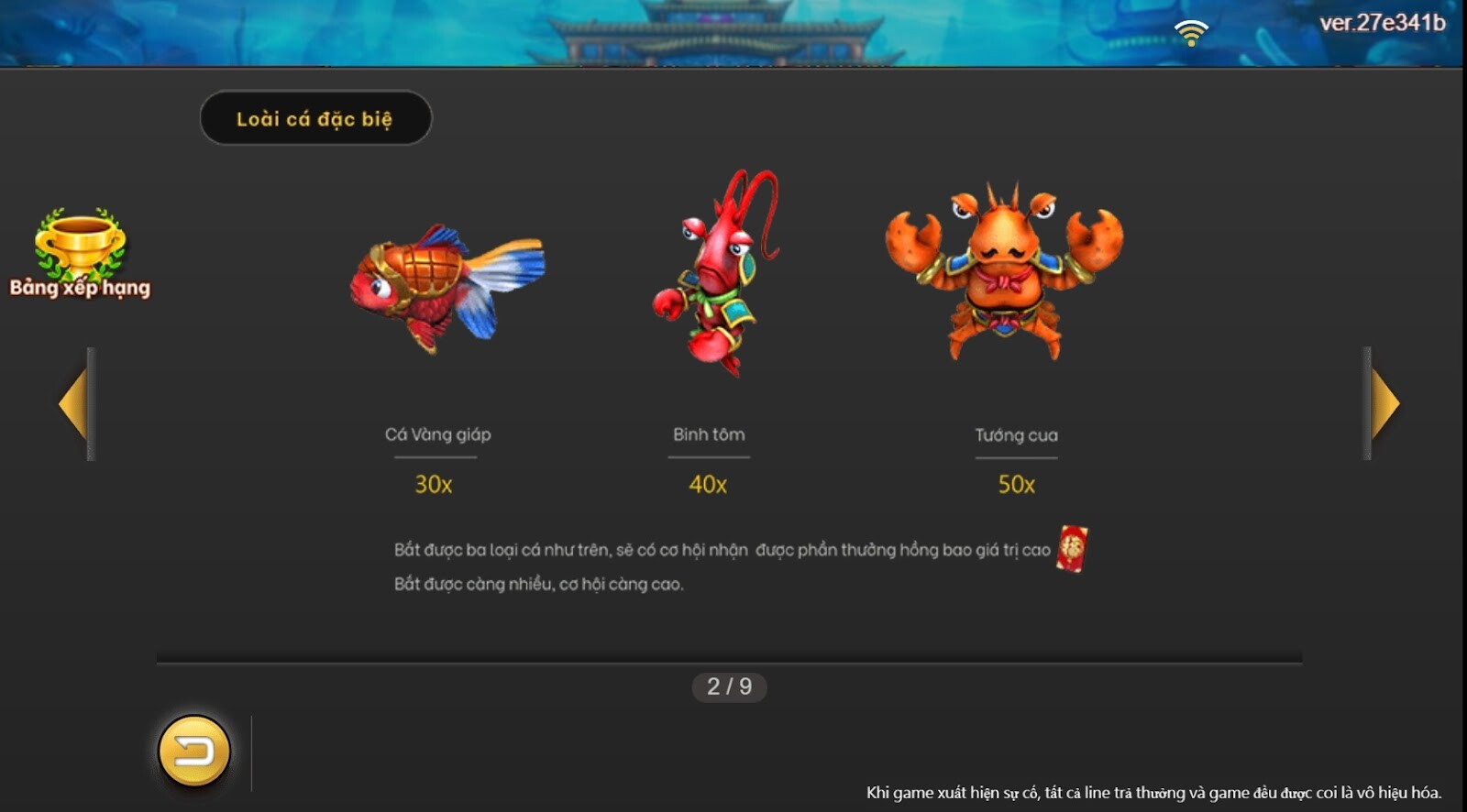Click the horizontal progress scrollbar
The image size is (1467, 812).
[729, 653]
